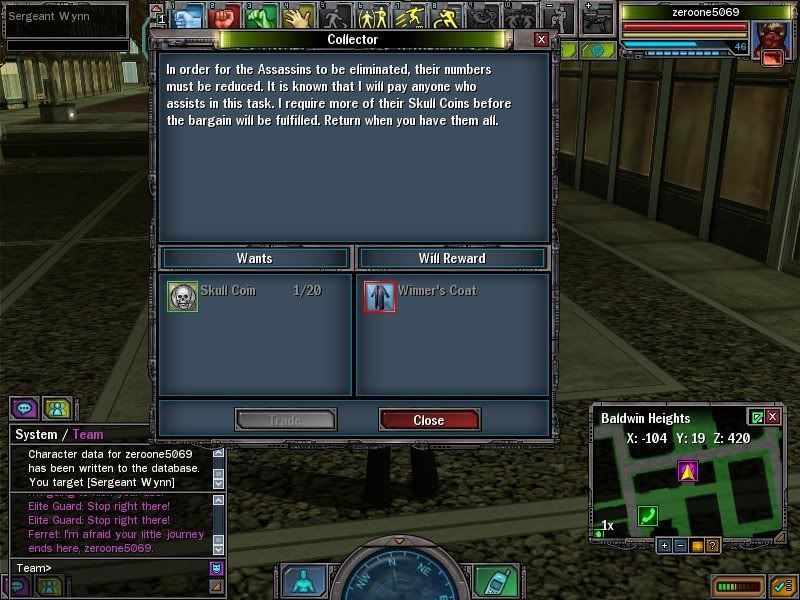Activate the yellow open-hand ability icon
800x600 pixels.
297,17
